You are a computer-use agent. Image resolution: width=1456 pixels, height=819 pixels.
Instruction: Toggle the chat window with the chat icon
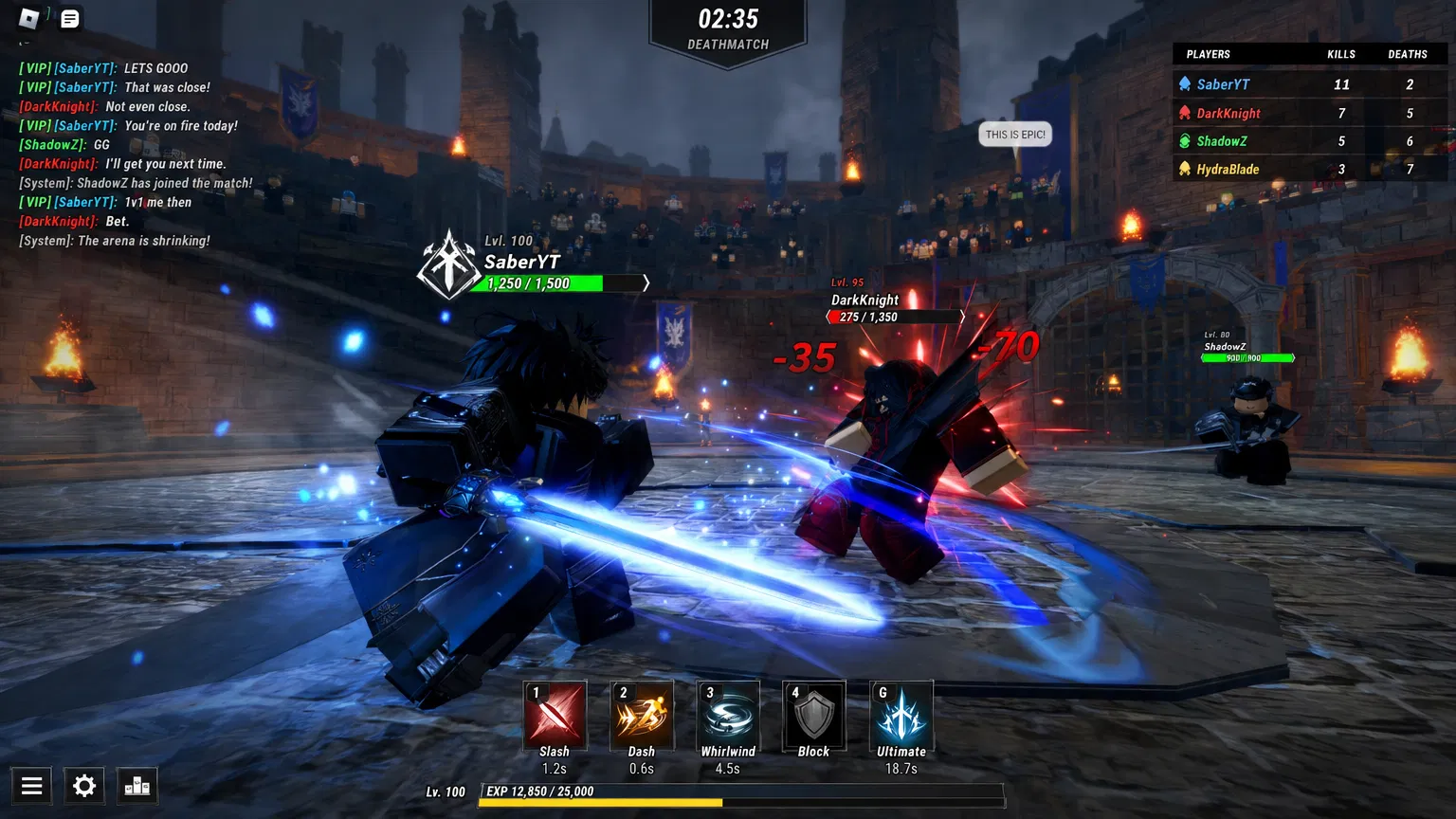click(x=68, y=18)
